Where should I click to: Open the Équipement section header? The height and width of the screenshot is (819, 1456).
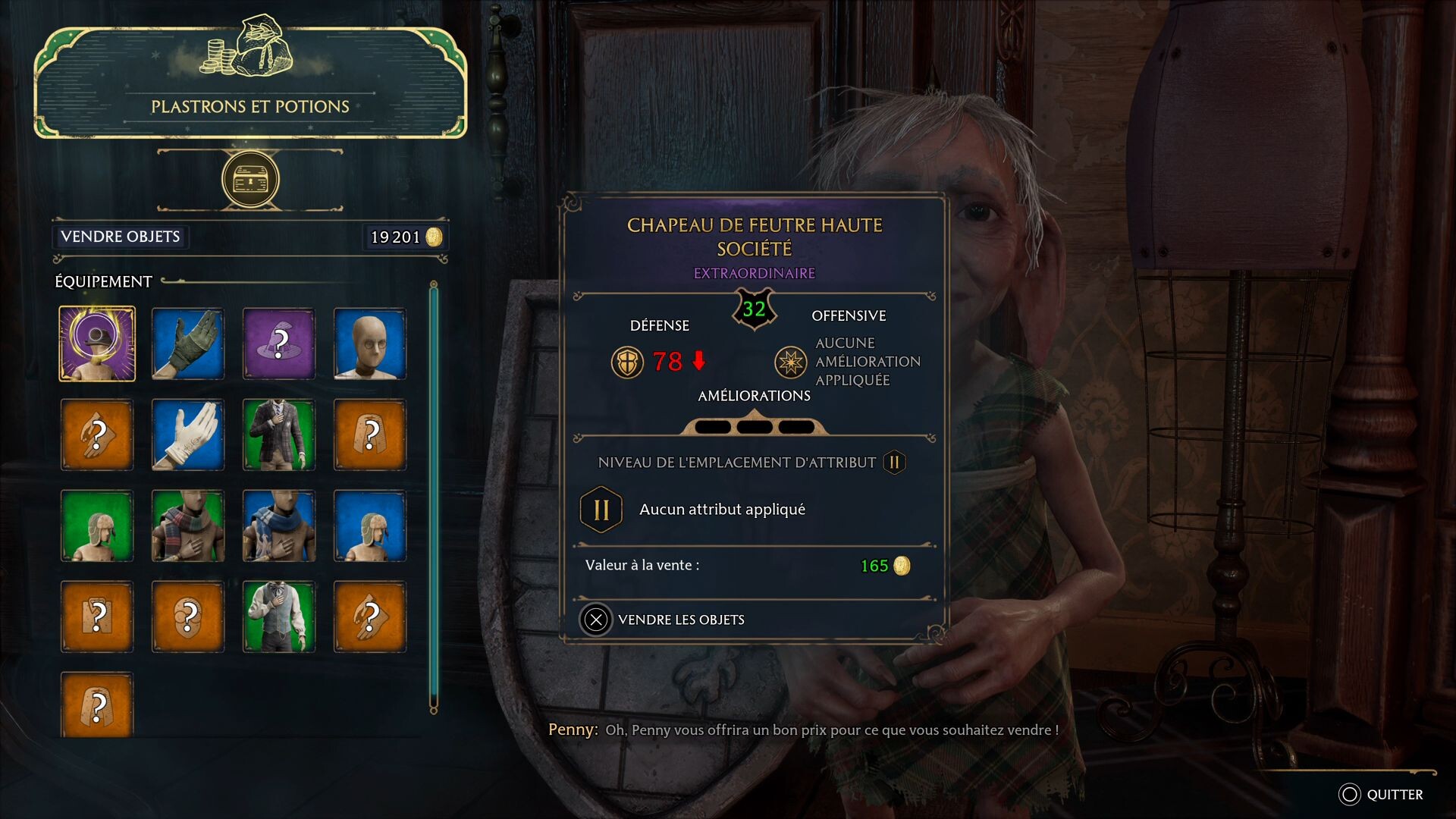[101, 281]
